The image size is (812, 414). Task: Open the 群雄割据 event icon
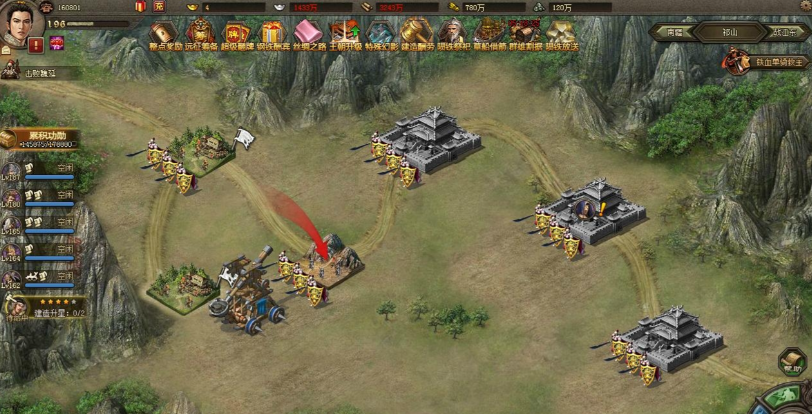point(524,37)
